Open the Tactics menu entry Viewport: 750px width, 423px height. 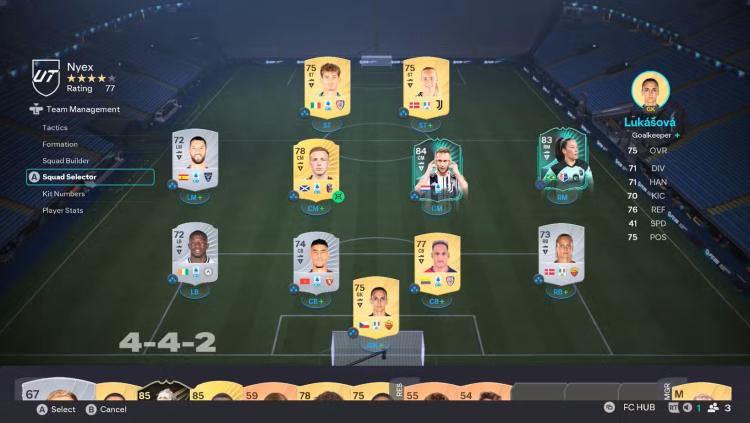tap(56, 128)
